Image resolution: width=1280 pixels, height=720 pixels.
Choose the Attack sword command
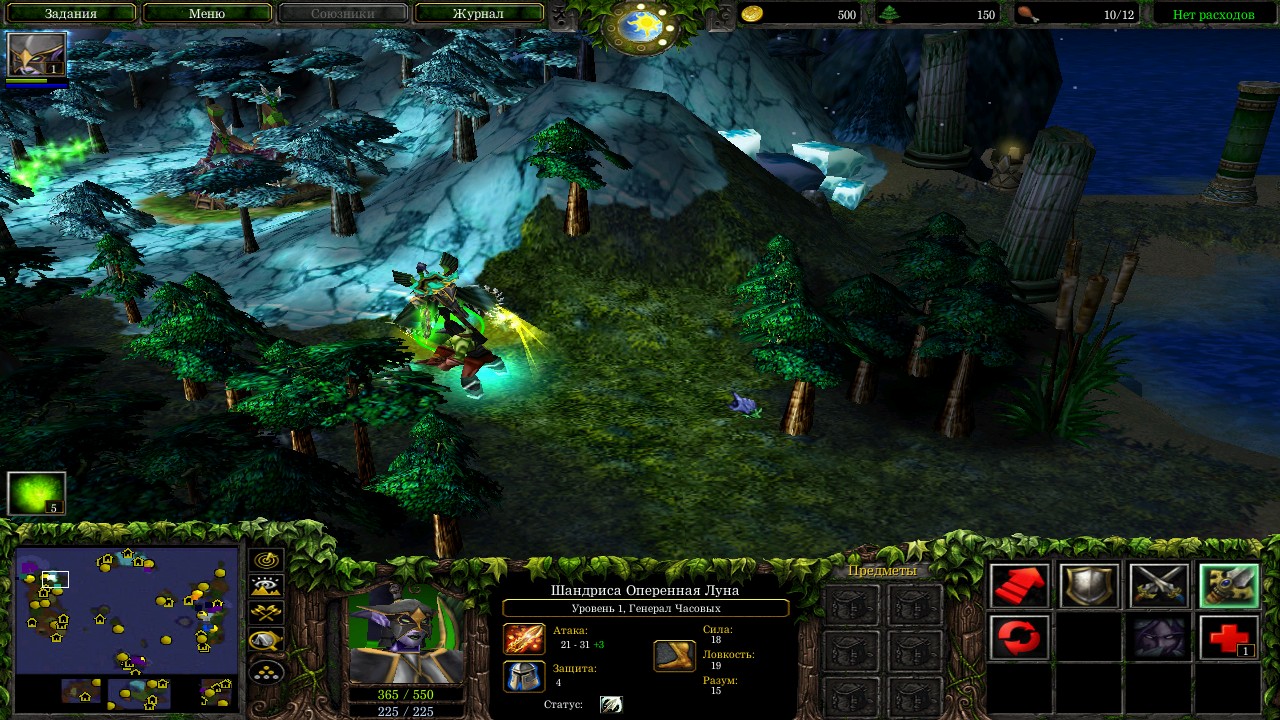point(1229,586)
